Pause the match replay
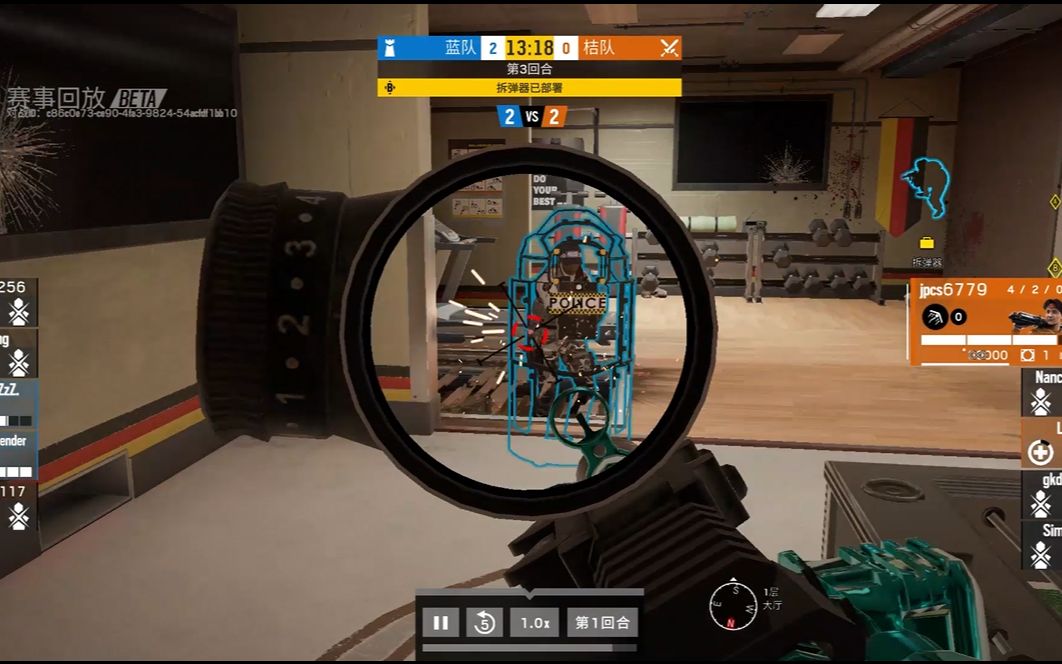The image size is (1062, 664). (440, 623)
